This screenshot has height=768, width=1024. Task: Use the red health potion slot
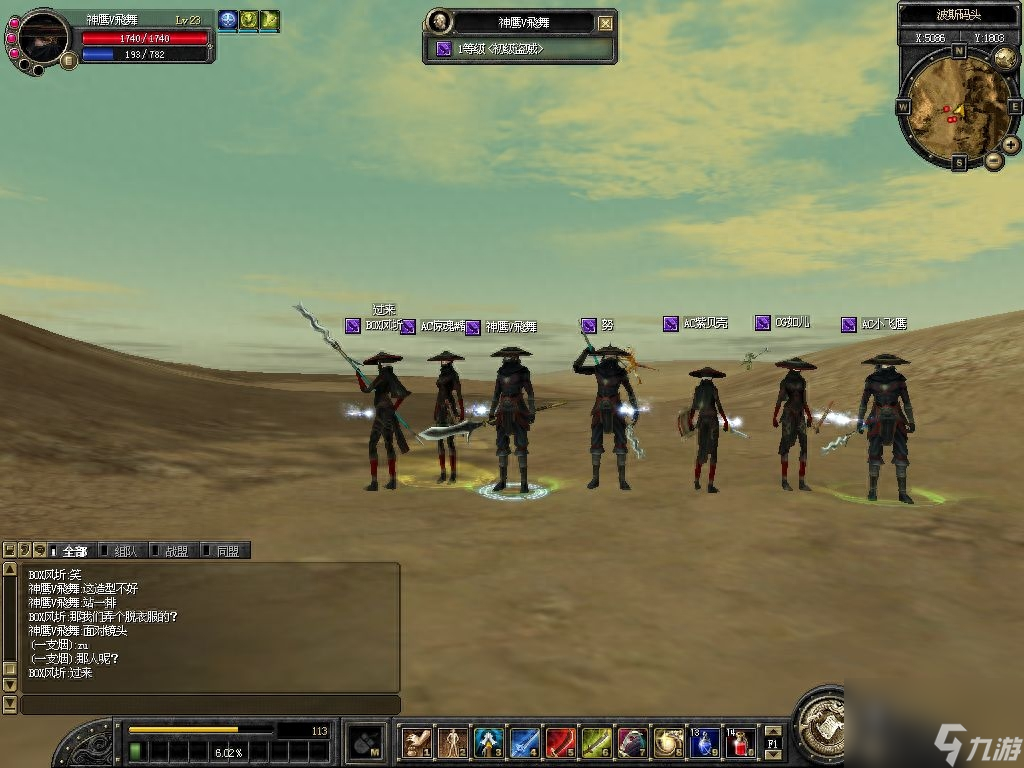(x=741, y=743)
